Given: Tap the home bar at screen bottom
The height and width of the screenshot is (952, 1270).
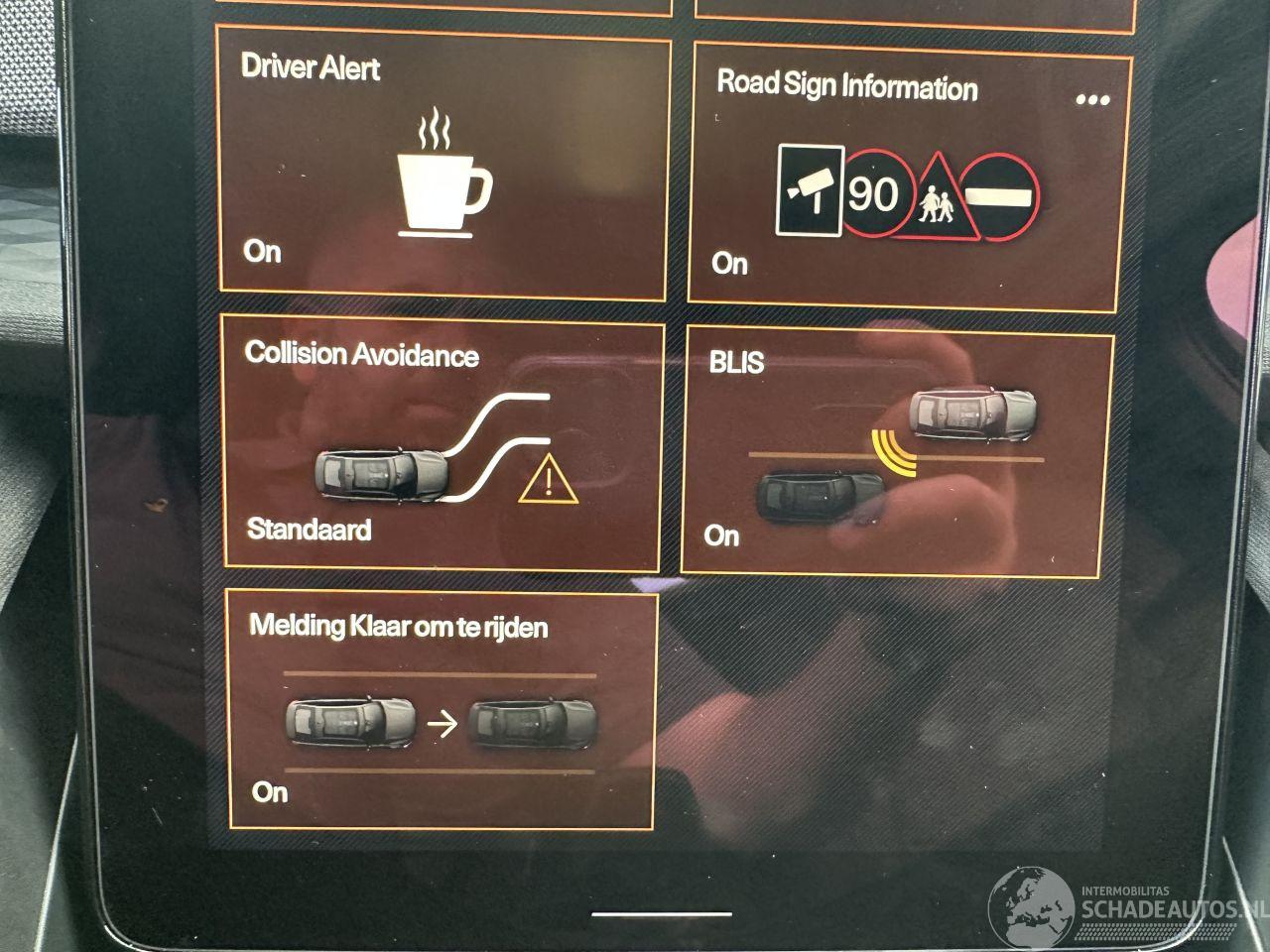Looking at the screenshot, I should [x=661, y=914].
